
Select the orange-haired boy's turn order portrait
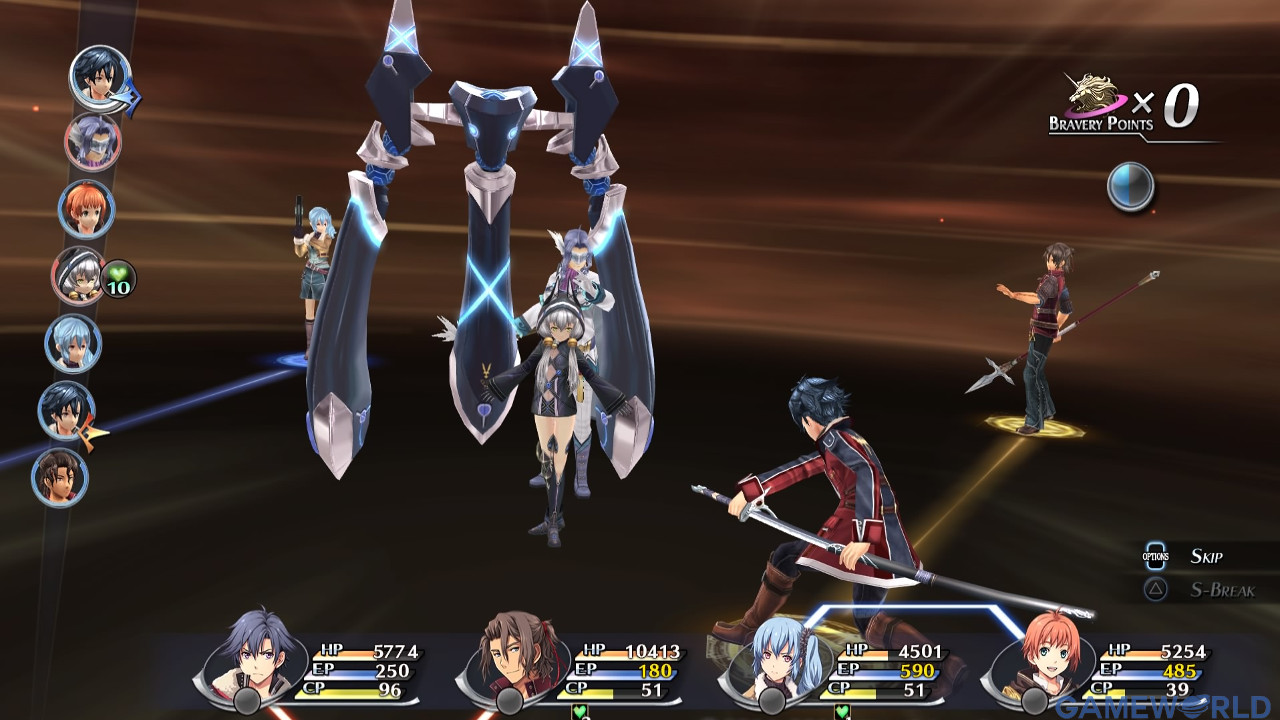(x=87, y=209)
